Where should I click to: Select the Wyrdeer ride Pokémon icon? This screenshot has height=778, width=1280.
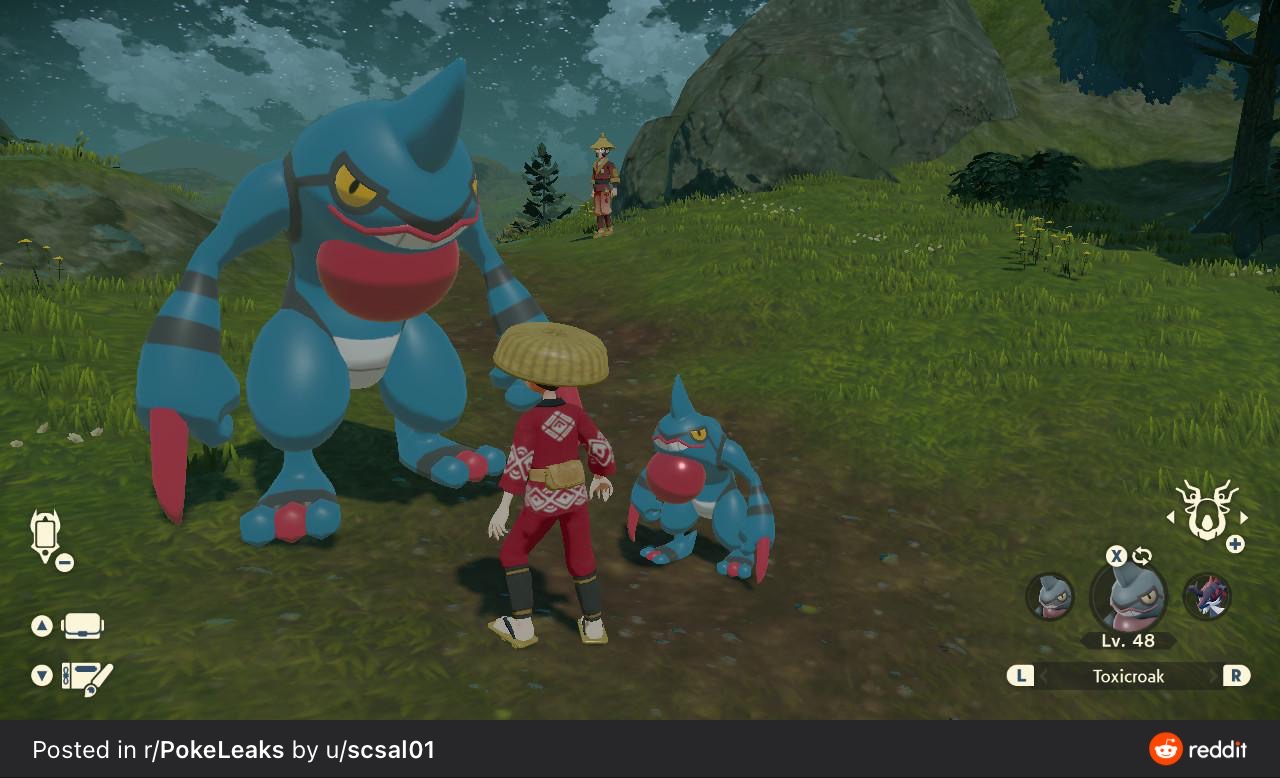[1206, 509]
